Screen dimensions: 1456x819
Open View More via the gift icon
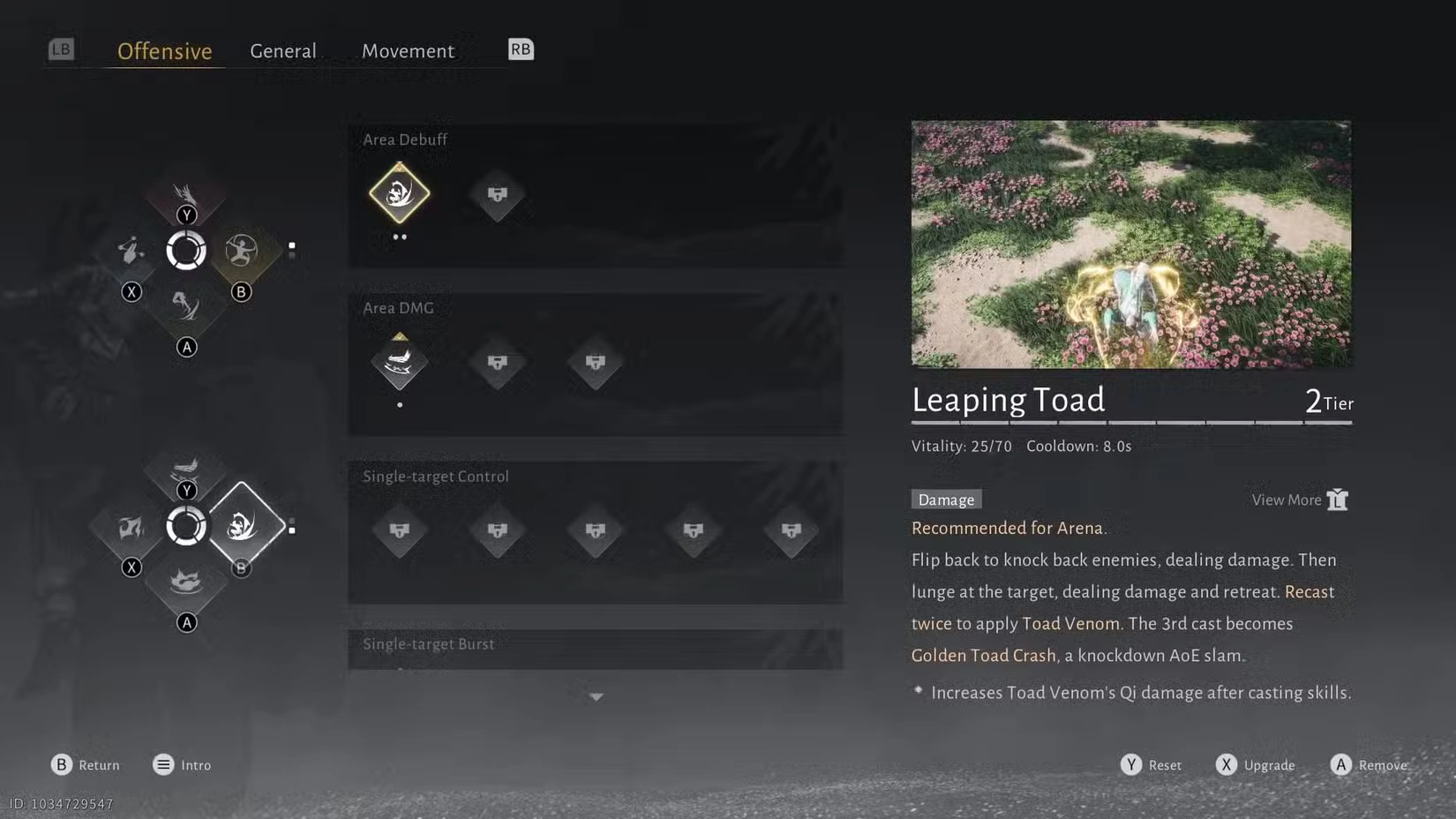tap(1338, 499)
